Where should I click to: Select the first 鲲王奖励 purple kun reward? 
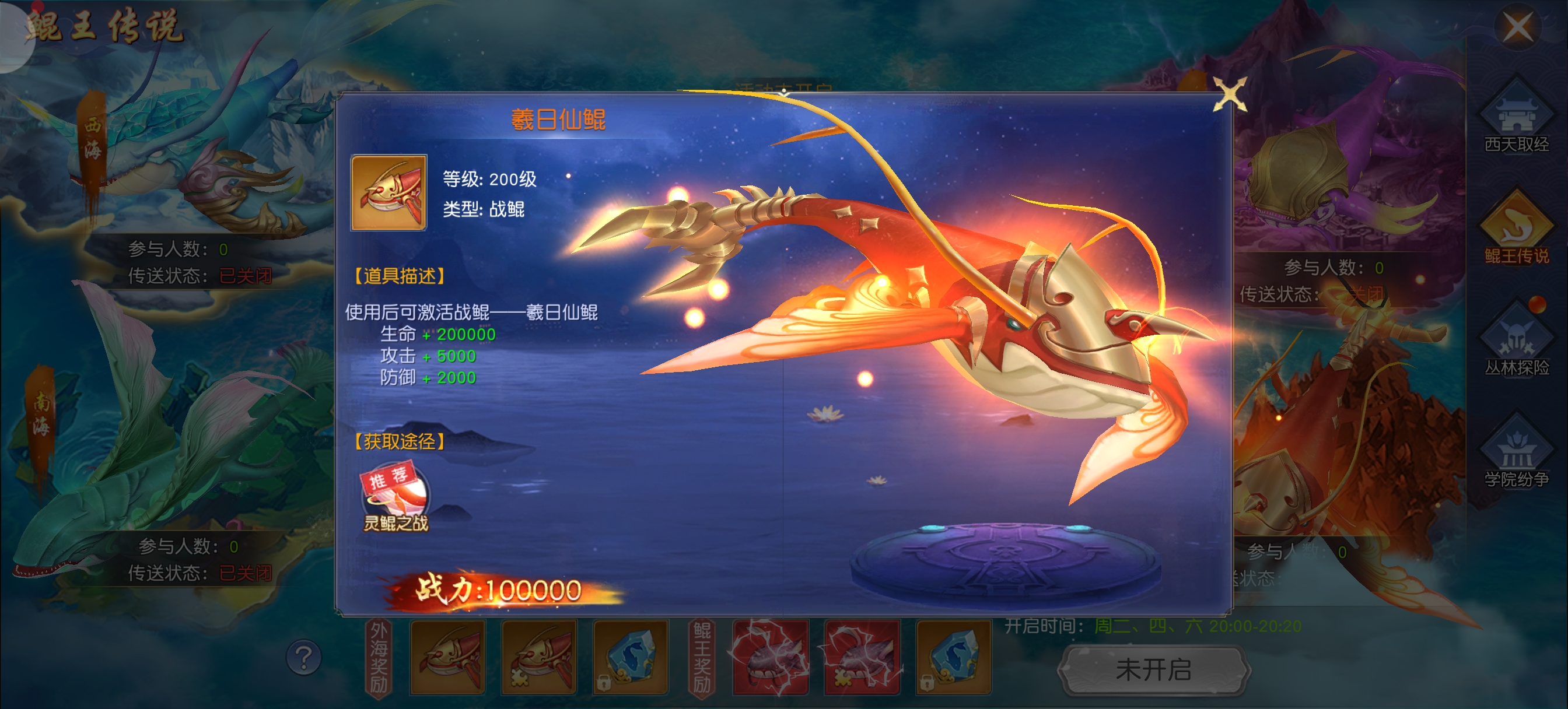pyautogui.click(x=771, y=657)
